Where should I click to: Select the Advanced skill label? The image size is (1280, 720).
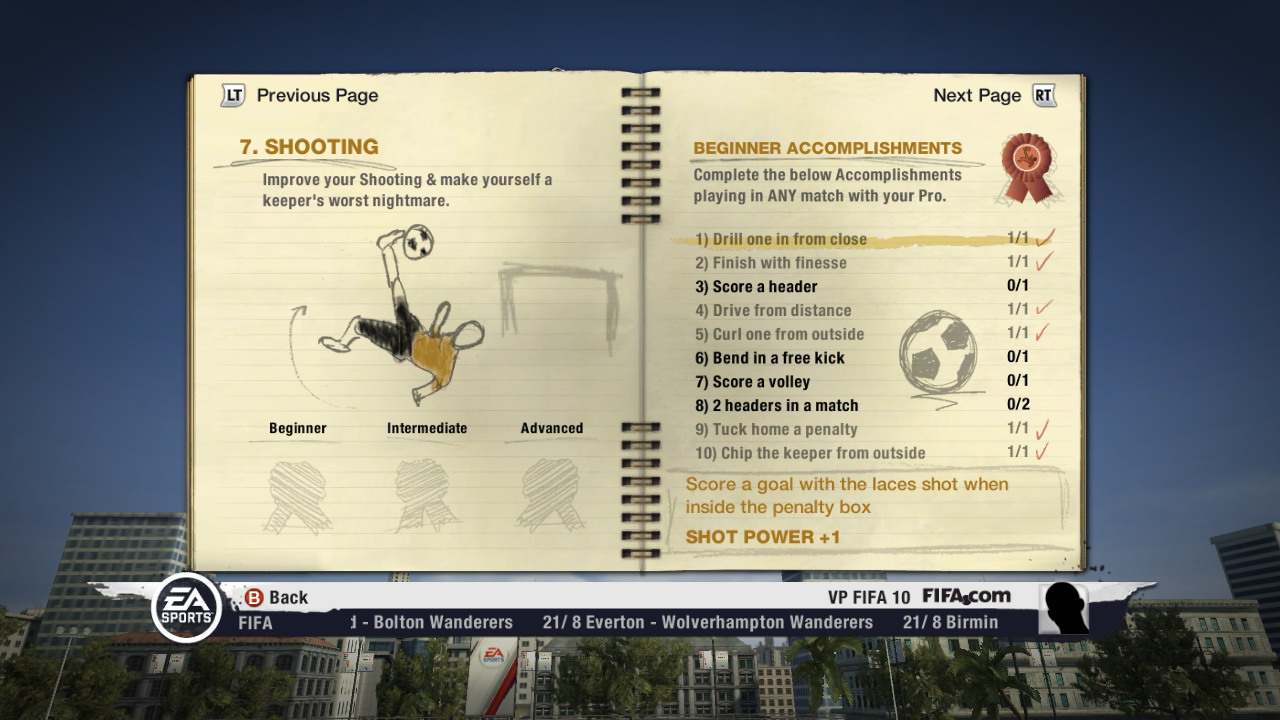(x=551, y=427)
